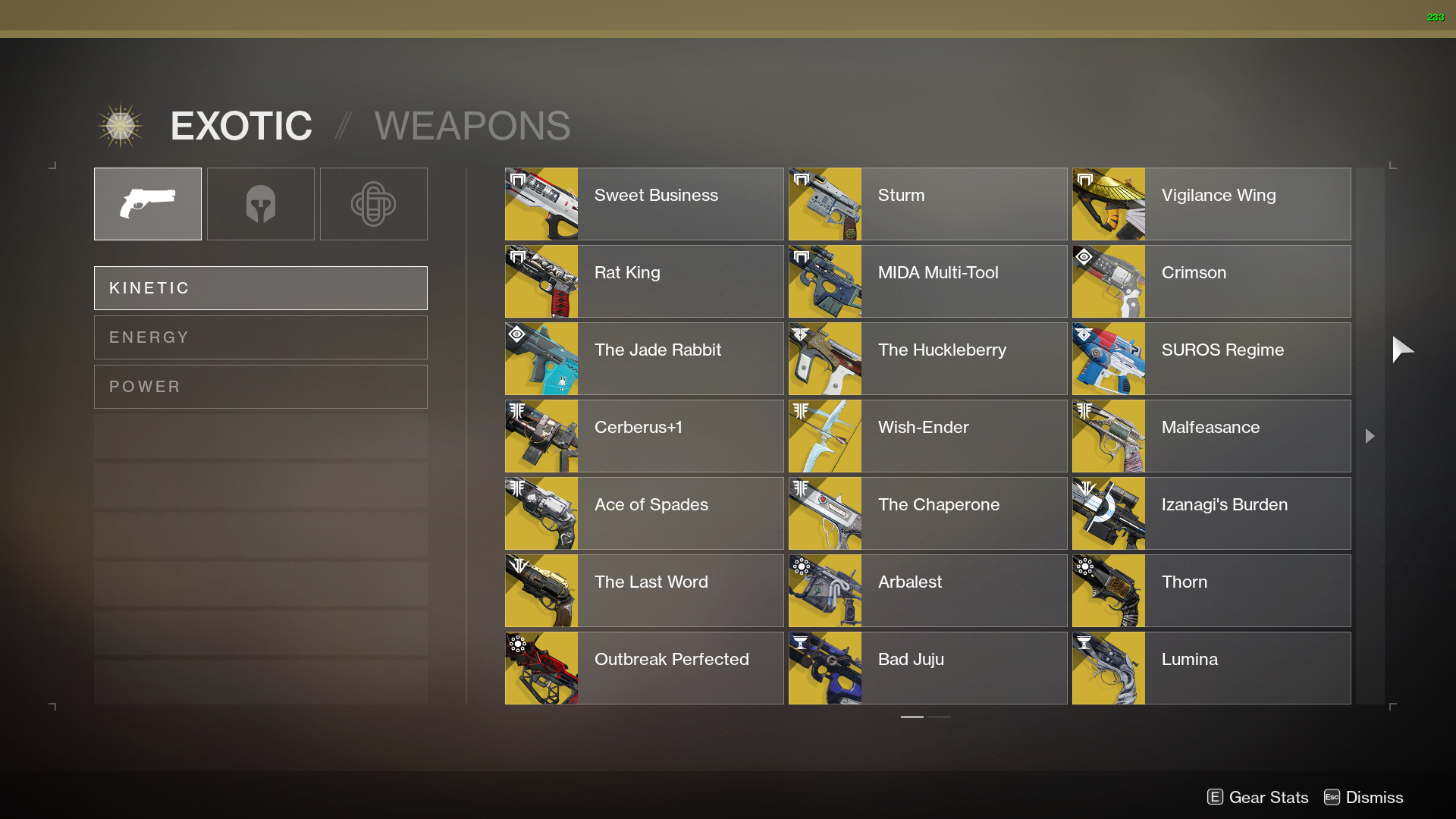The image size is (1456, 819).
Task: Click the Wish-Ender bow icon
Action: click(x=824, y=435)
